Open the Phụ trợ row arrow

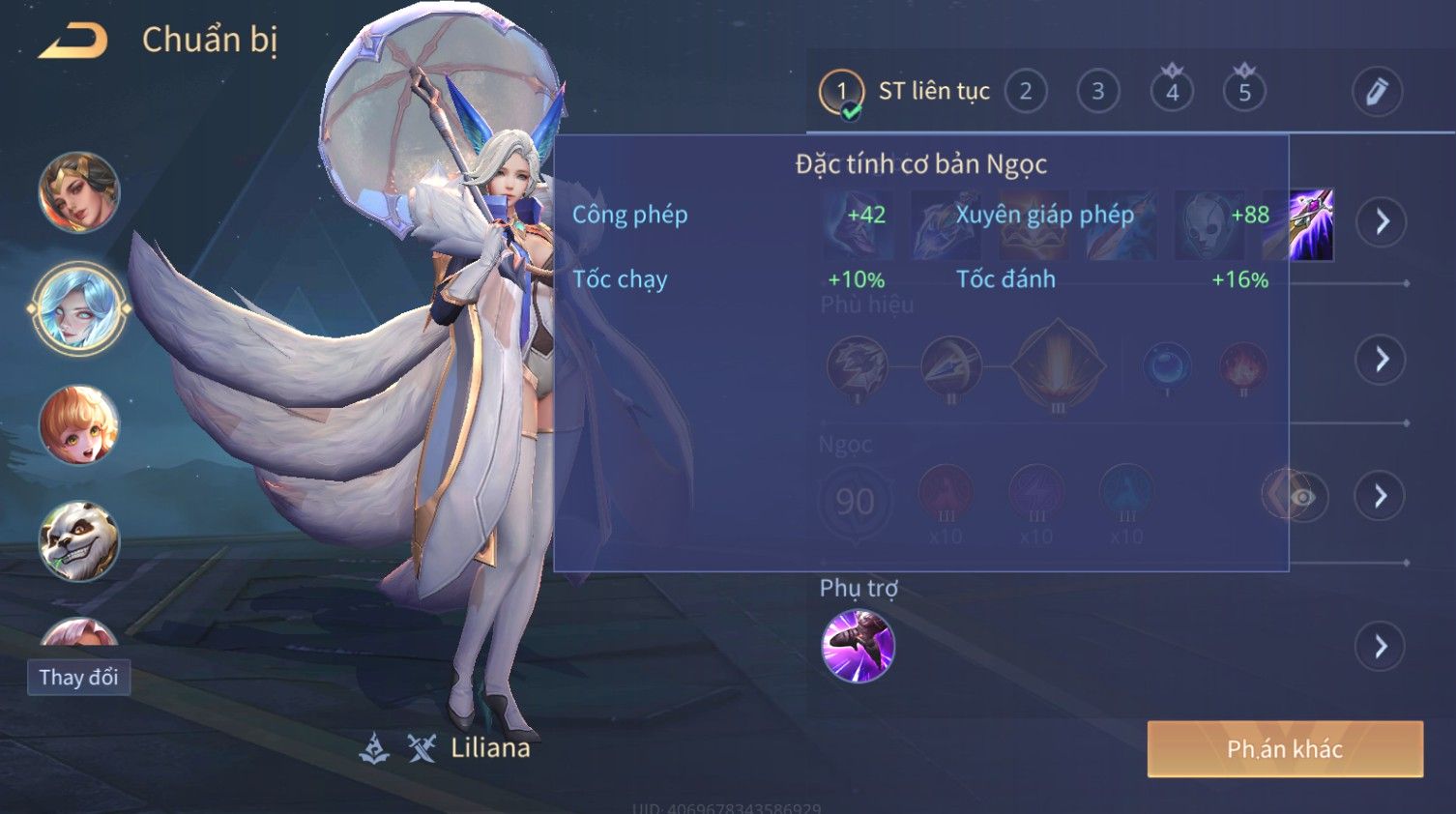[x=1382, y=647]
